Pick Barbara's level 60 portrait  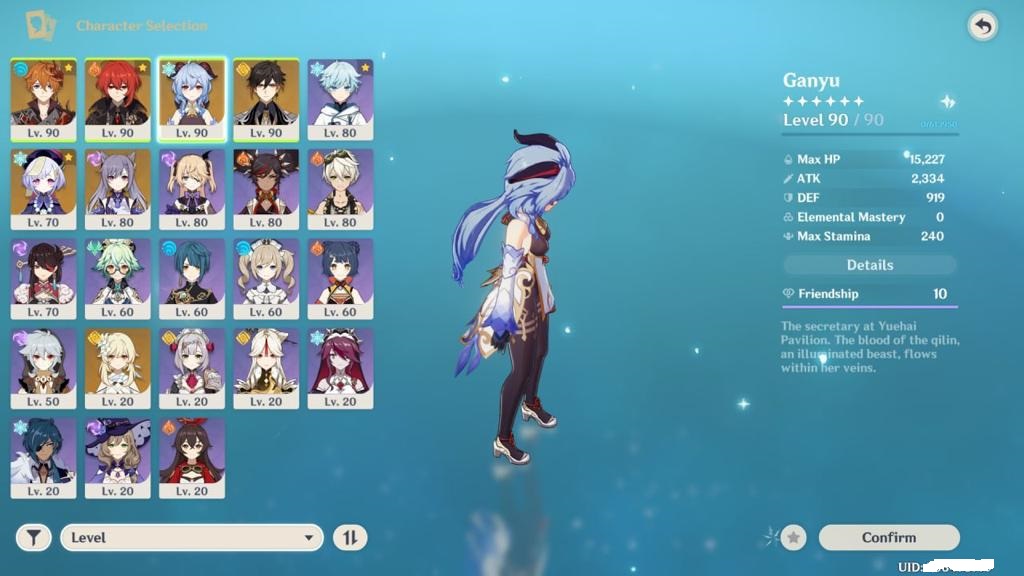pos(266,278)
